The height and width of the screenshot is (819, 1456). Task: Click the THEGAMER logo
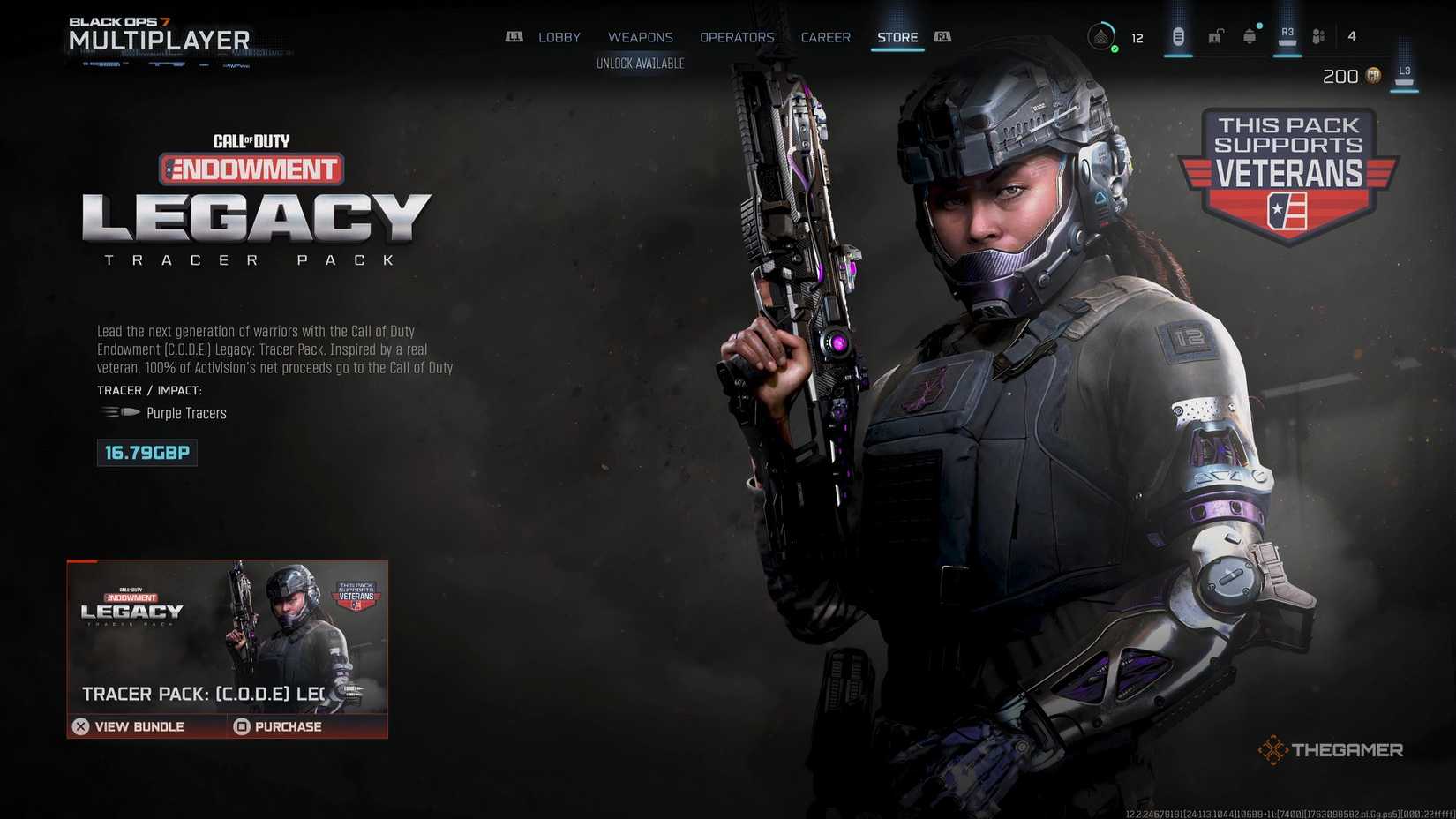pyautogui.click(x=1332, y=749)
